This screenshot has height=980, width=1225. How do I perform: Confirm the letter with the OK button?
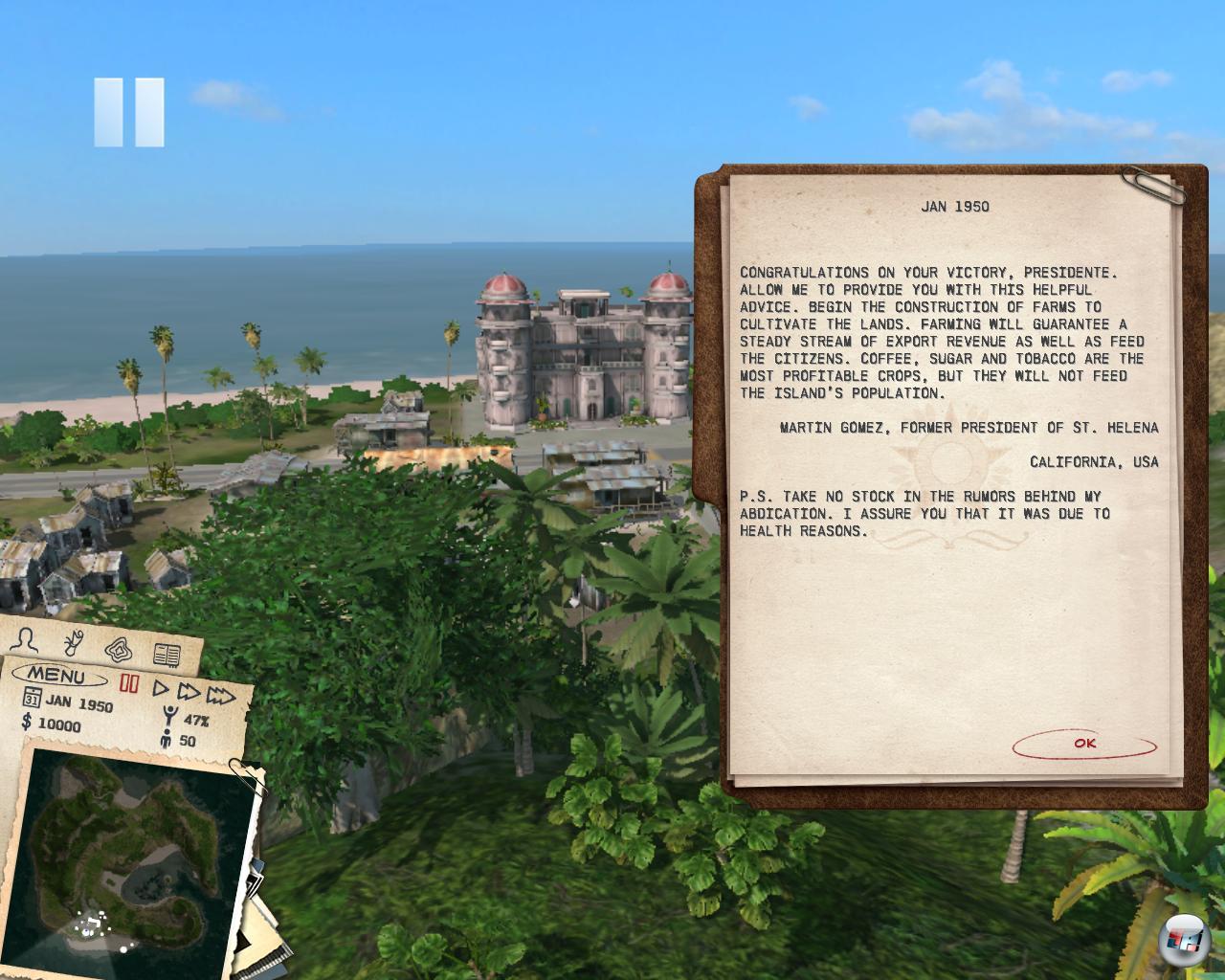click(1084, 744)
